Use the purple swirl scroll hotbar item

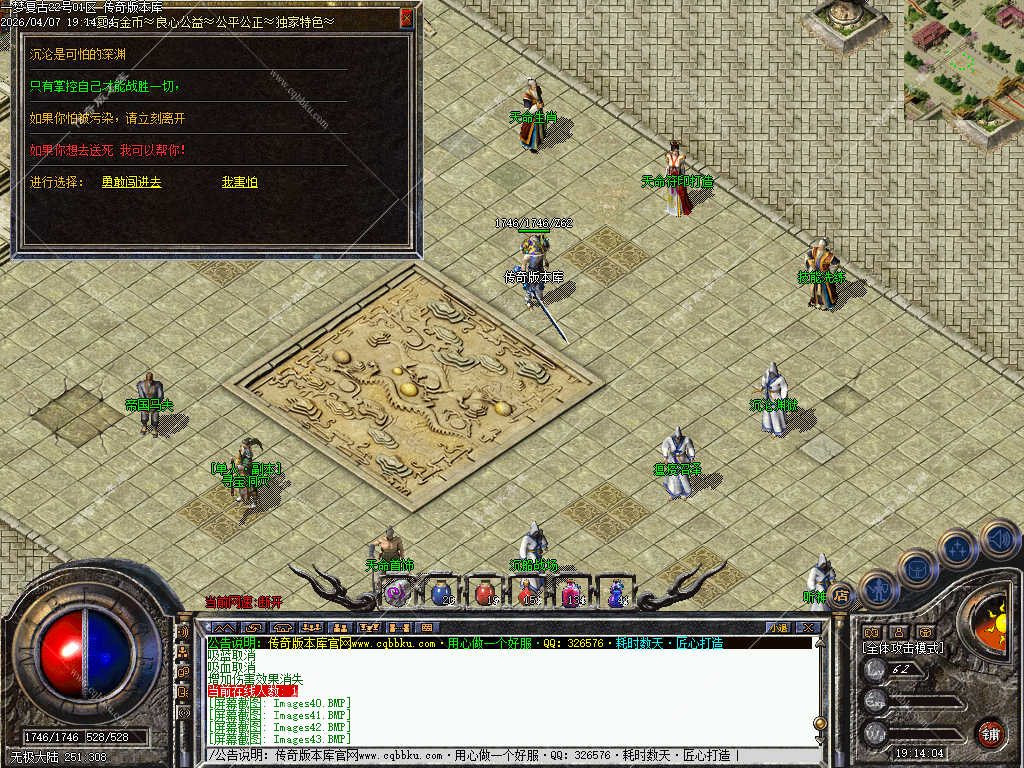pyautogui.click(x=397, y=593)
